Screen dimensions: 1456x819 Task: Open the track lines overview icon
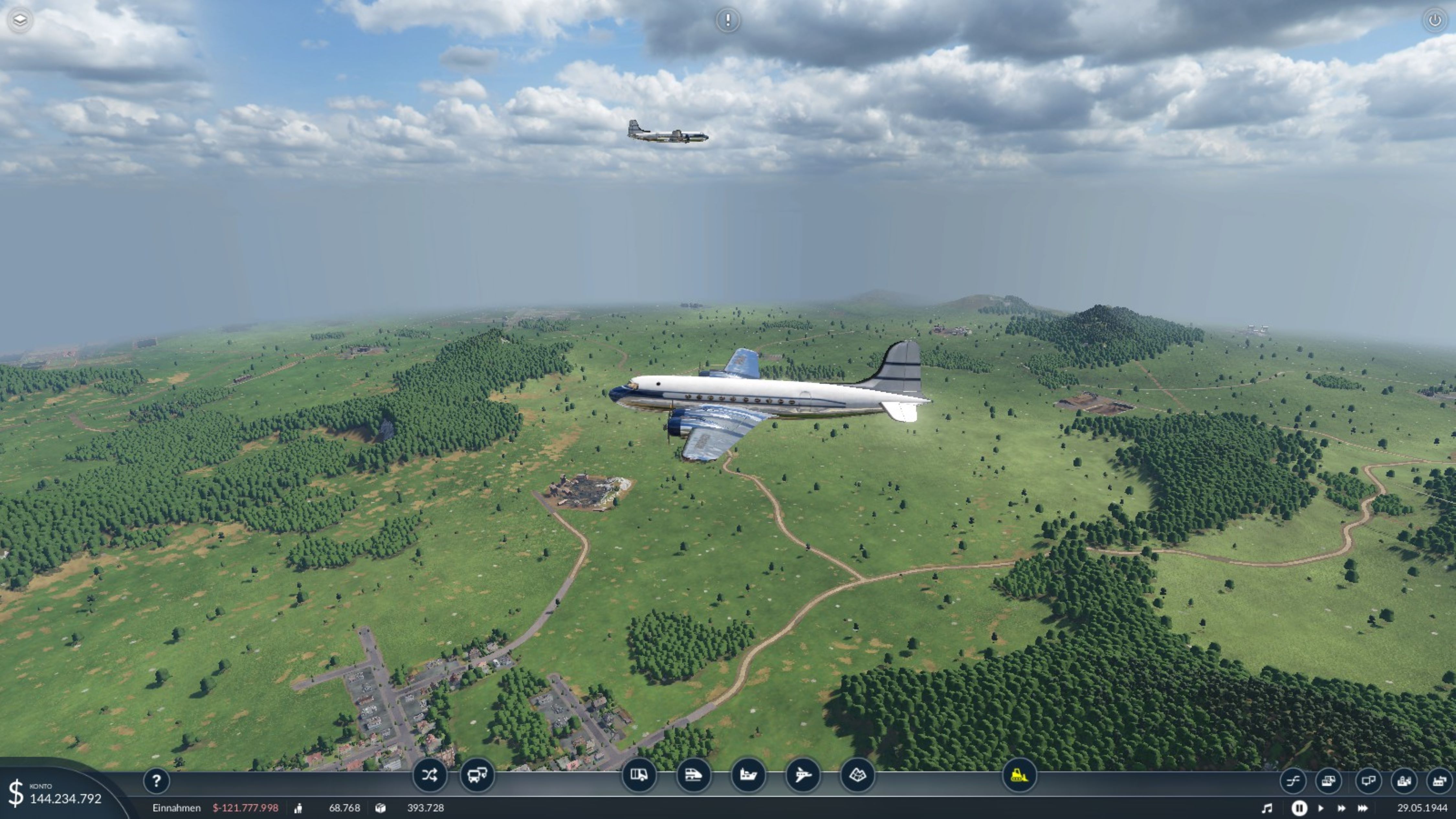(x=1293, y=781)
